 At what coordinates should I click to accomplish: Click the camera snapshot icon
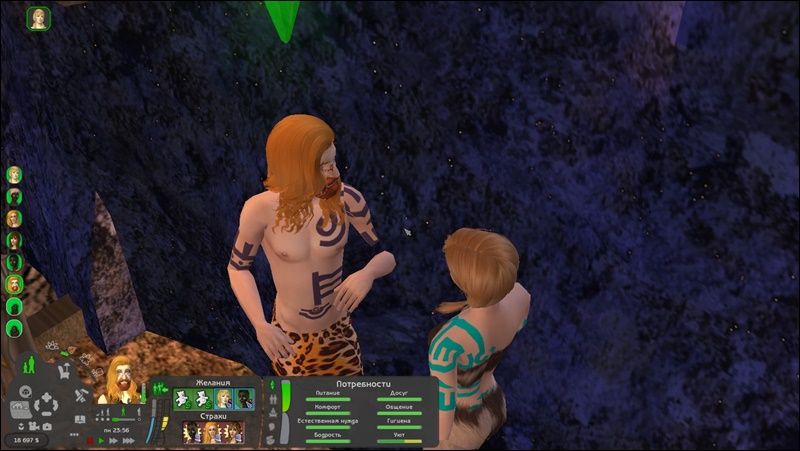47,426
